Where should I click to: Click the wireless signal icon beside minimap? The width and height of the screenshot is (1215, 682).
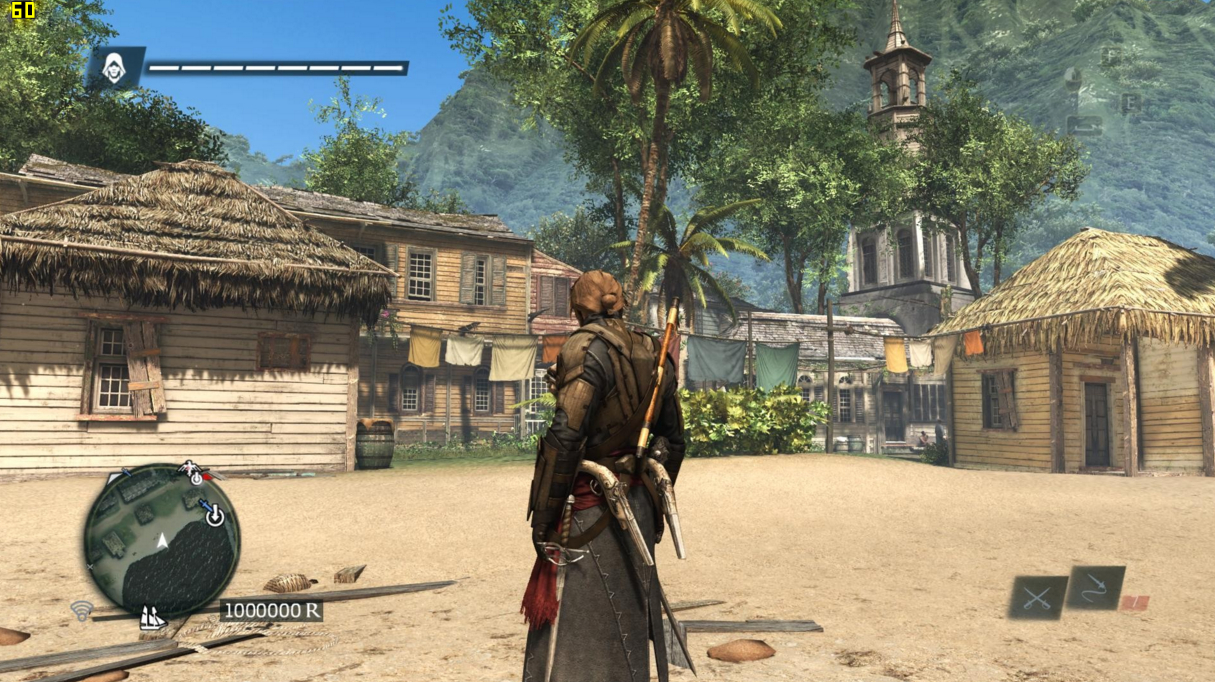(81, 609)
